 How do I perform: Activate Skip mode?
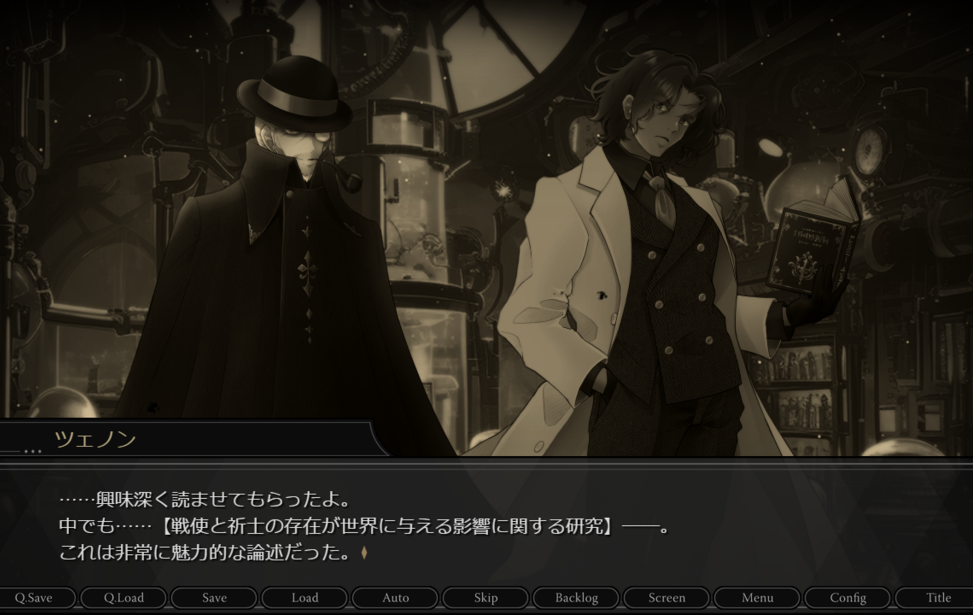(485, 598)
